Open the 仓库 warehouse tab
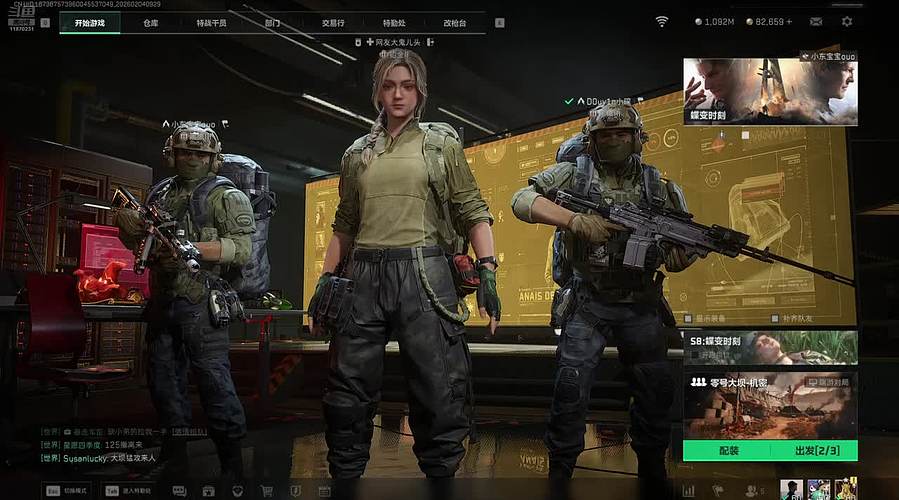The width and height of the screenshot is (899, 500). pos(151,22)
